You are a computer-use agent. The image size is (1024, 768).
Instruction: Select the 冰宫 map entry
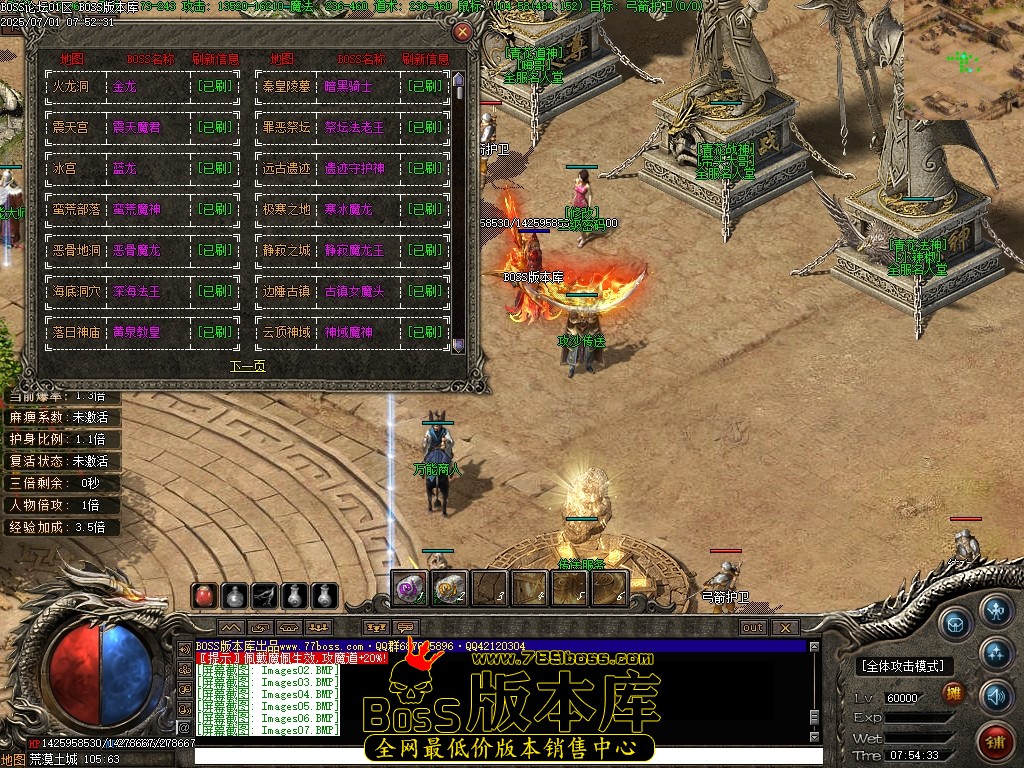pyautogui.click(x=64, y=169)
